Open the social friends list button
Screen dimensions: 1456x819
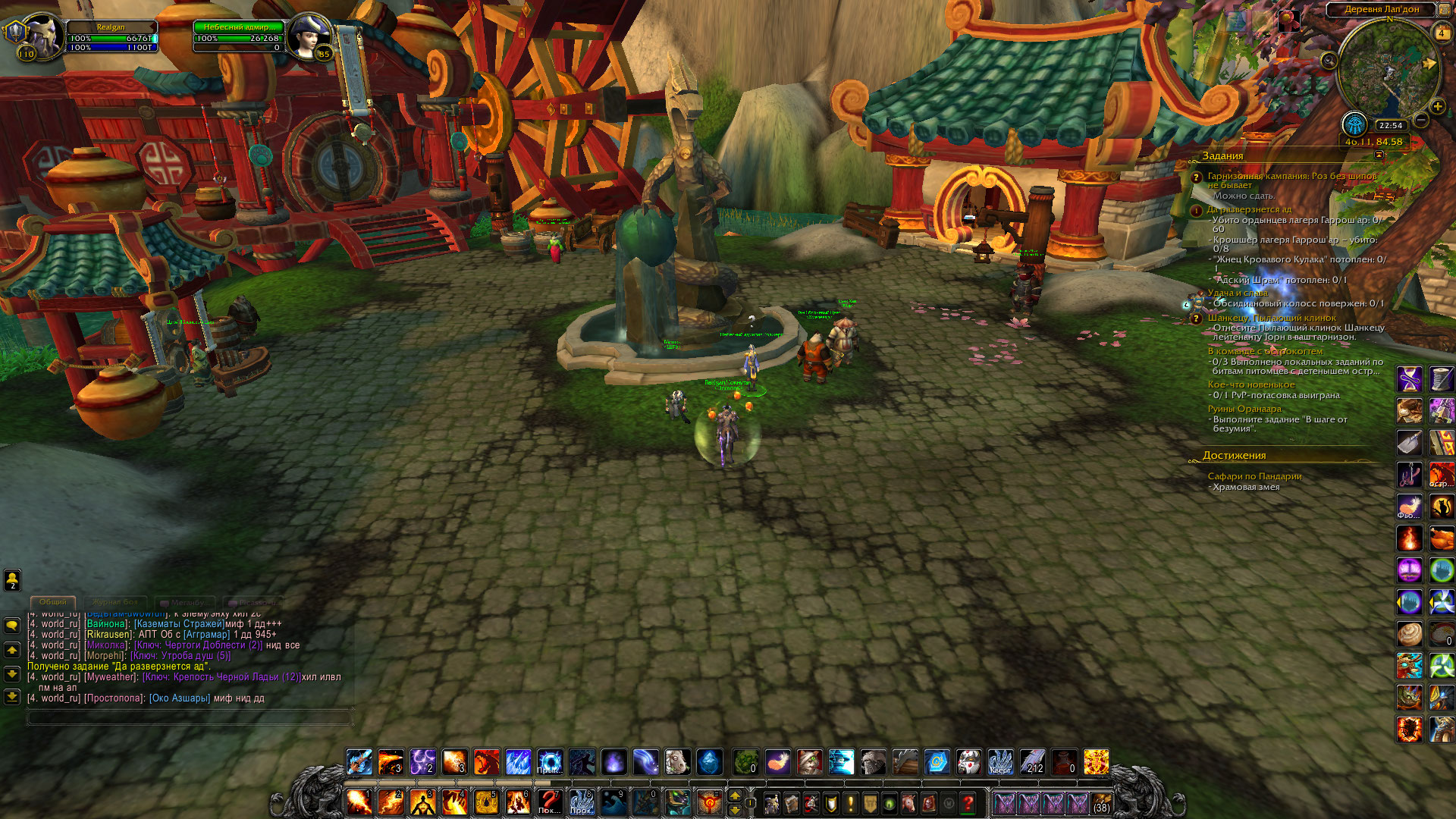[12, 580]
